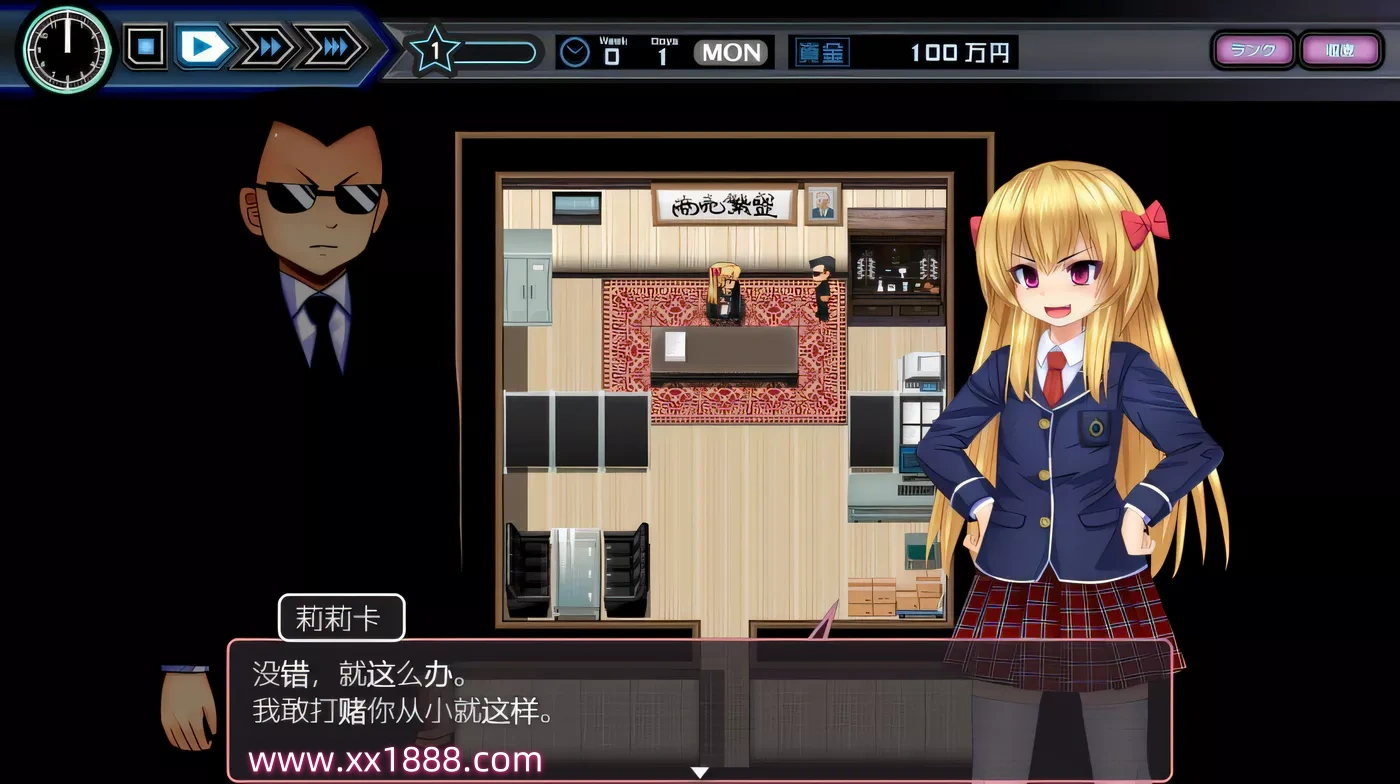Click the 莉莉卡 name tag

pyautogui.click(x=340, y=618)
